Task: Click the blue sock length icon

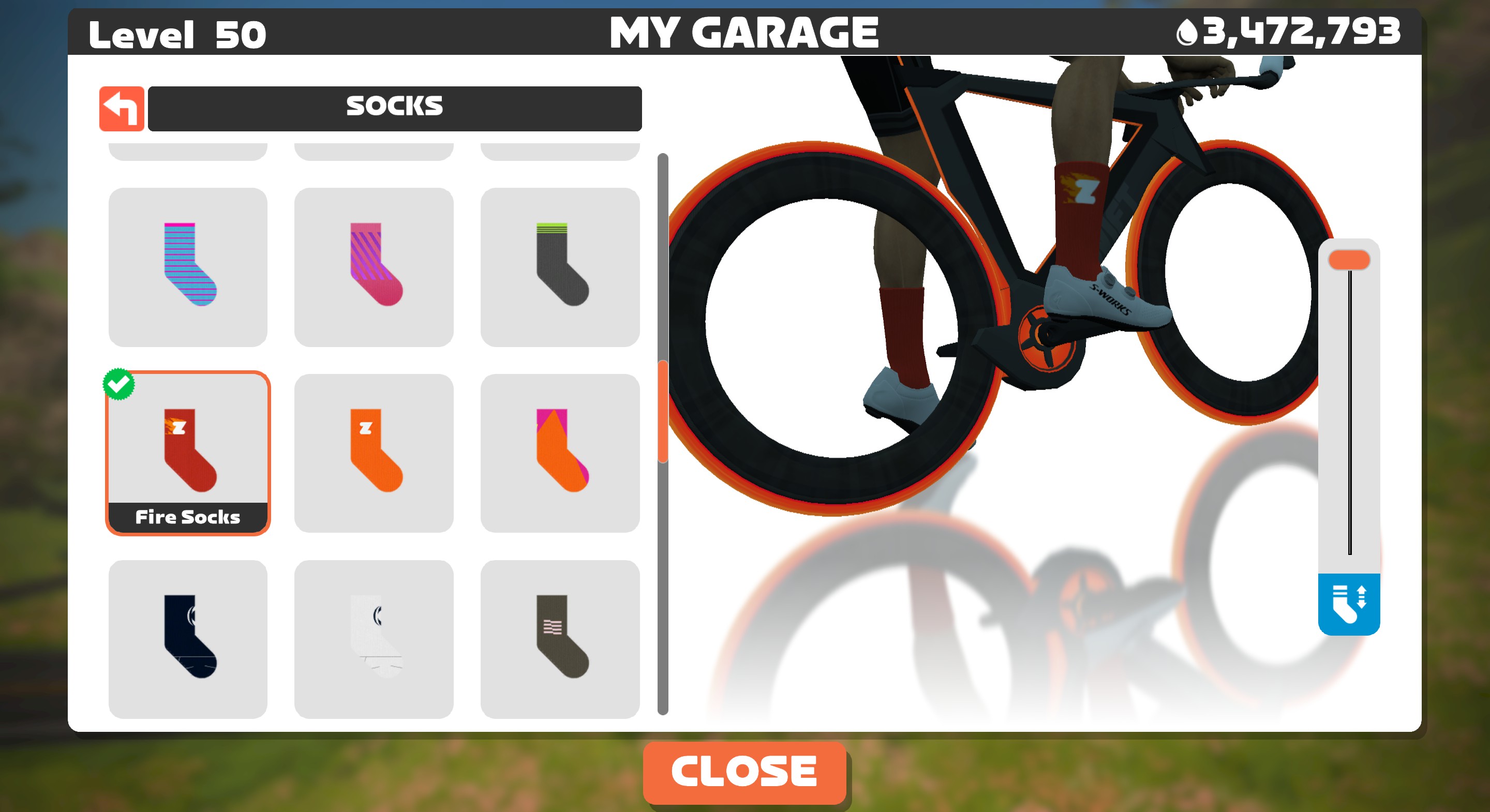Action: pyautogui.click(x=1349, y=604)
